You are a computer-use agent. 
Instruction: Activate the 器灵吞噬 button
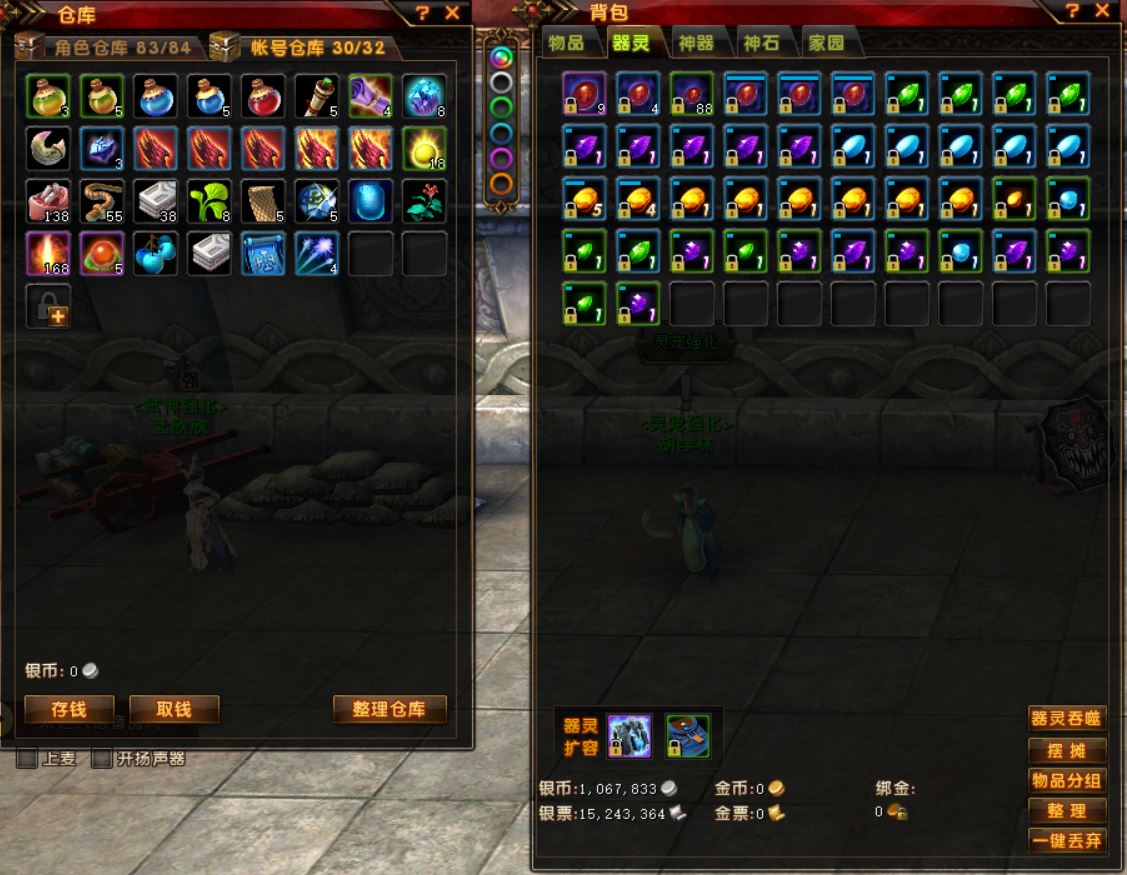(1066, 718)
